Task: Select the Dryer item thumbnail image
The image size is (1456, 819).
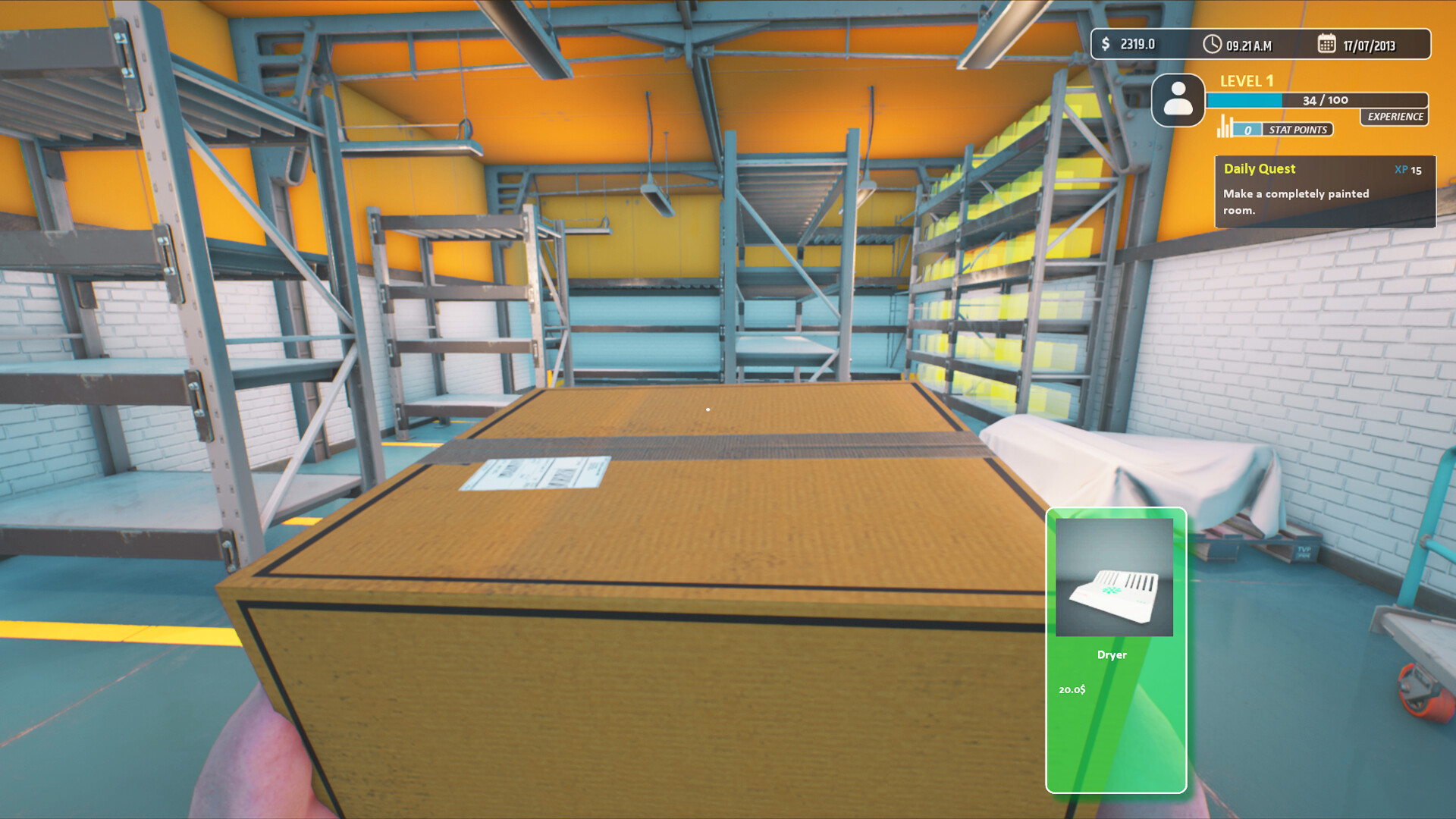Action: coord(1115,579)
